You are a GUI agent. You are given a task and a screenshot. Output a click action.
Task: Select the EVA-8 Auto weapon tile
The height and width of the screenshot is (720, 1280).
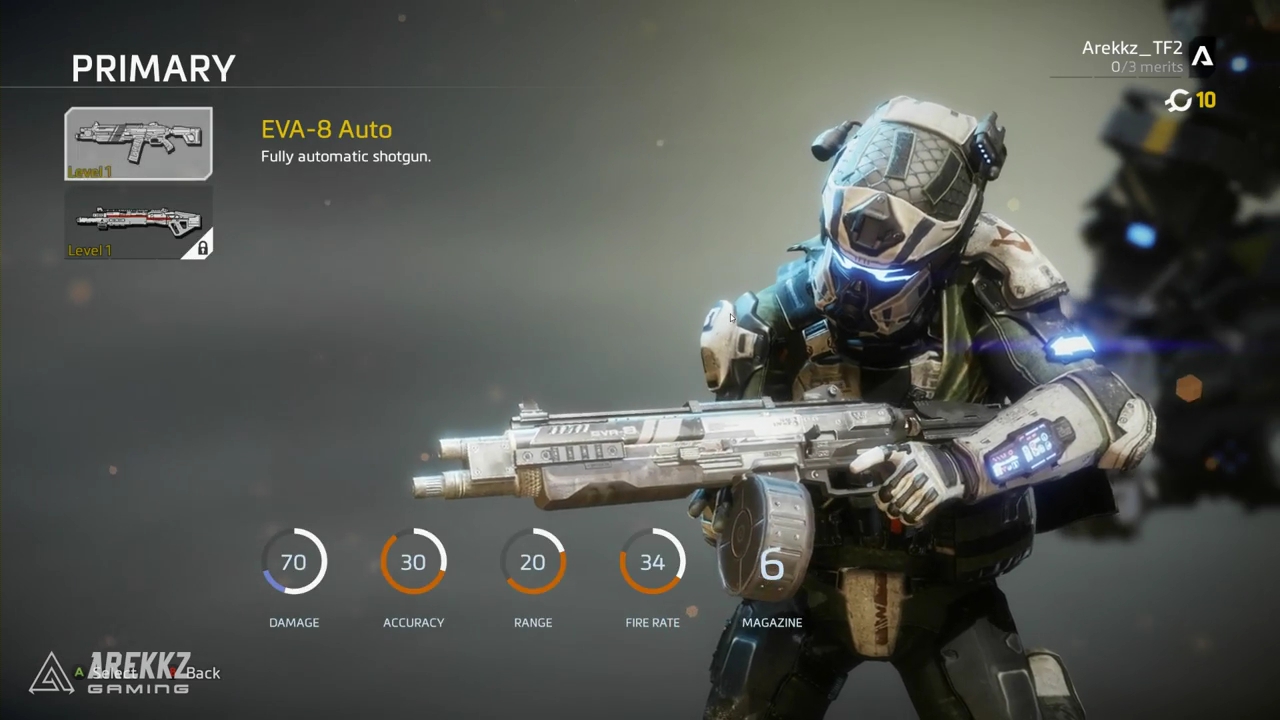click(139, 144)
